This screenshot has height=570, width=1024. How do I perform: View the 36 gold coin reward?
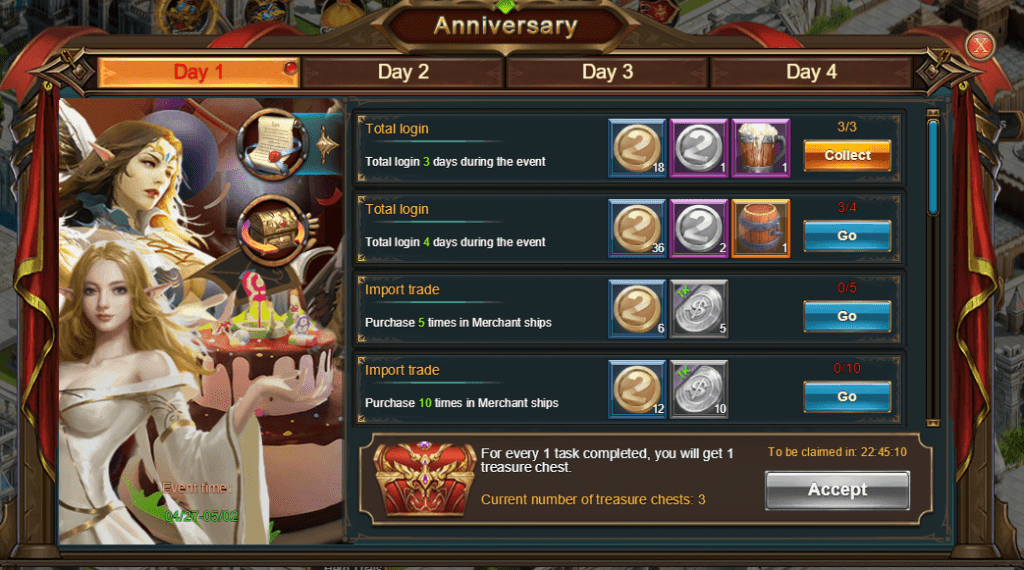637,229
